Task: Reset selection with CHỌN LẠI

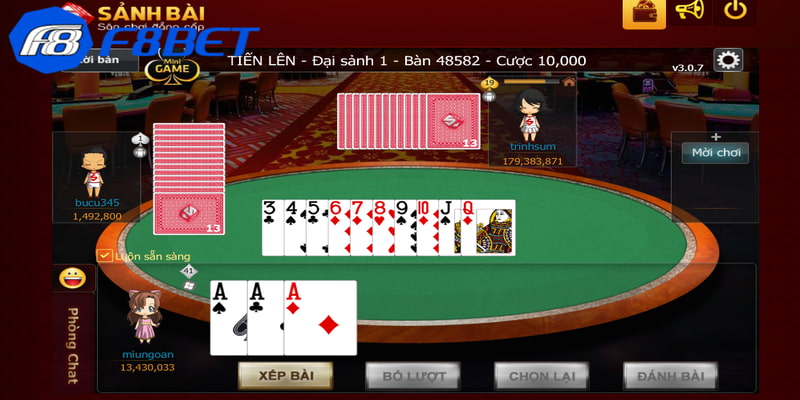Action: click(x=541, y=376)
